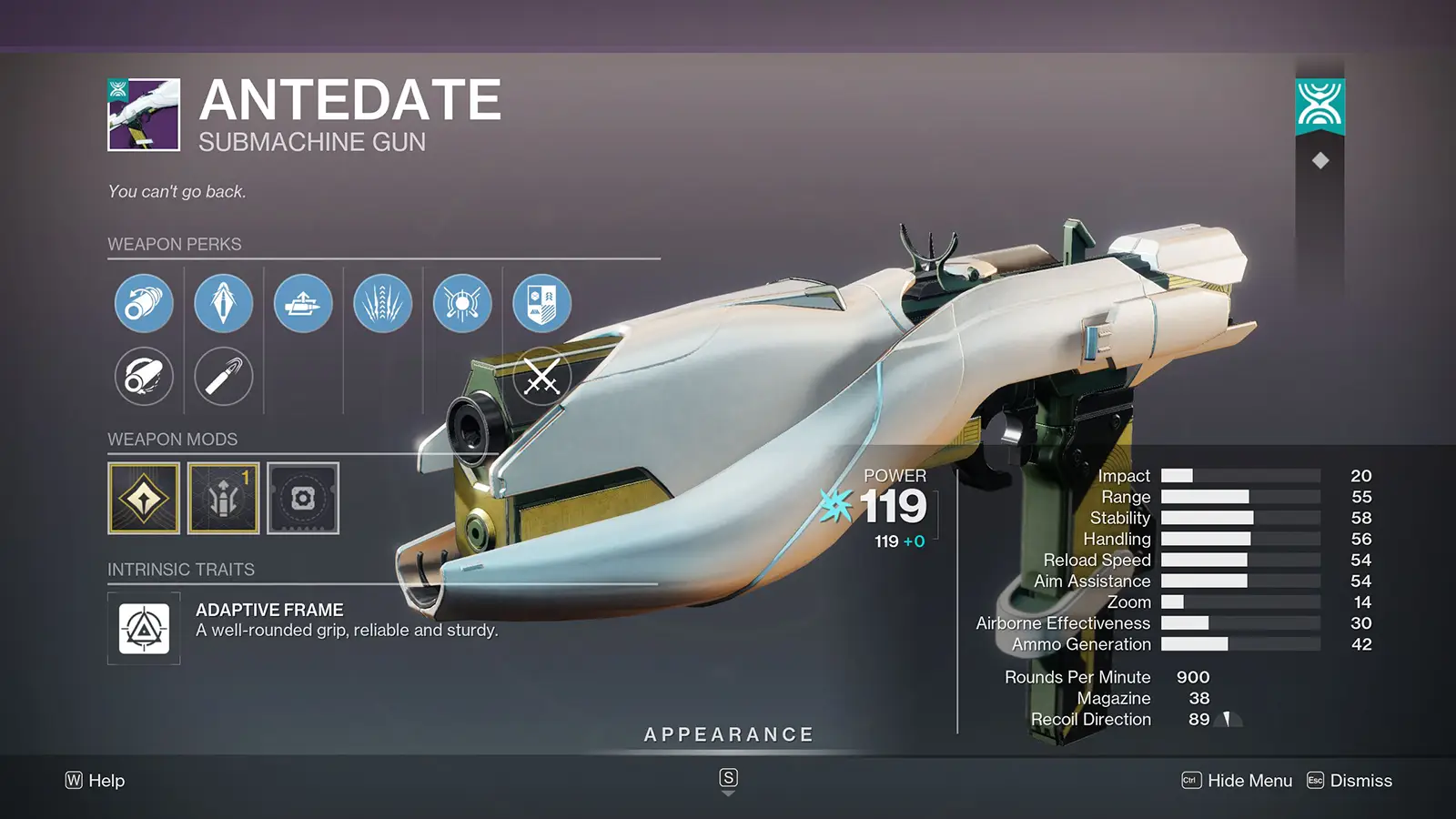This screenshot has height=819, width=1456.
Task: Toggle the tracer round magazine perk
Action: tap(223, 376)
